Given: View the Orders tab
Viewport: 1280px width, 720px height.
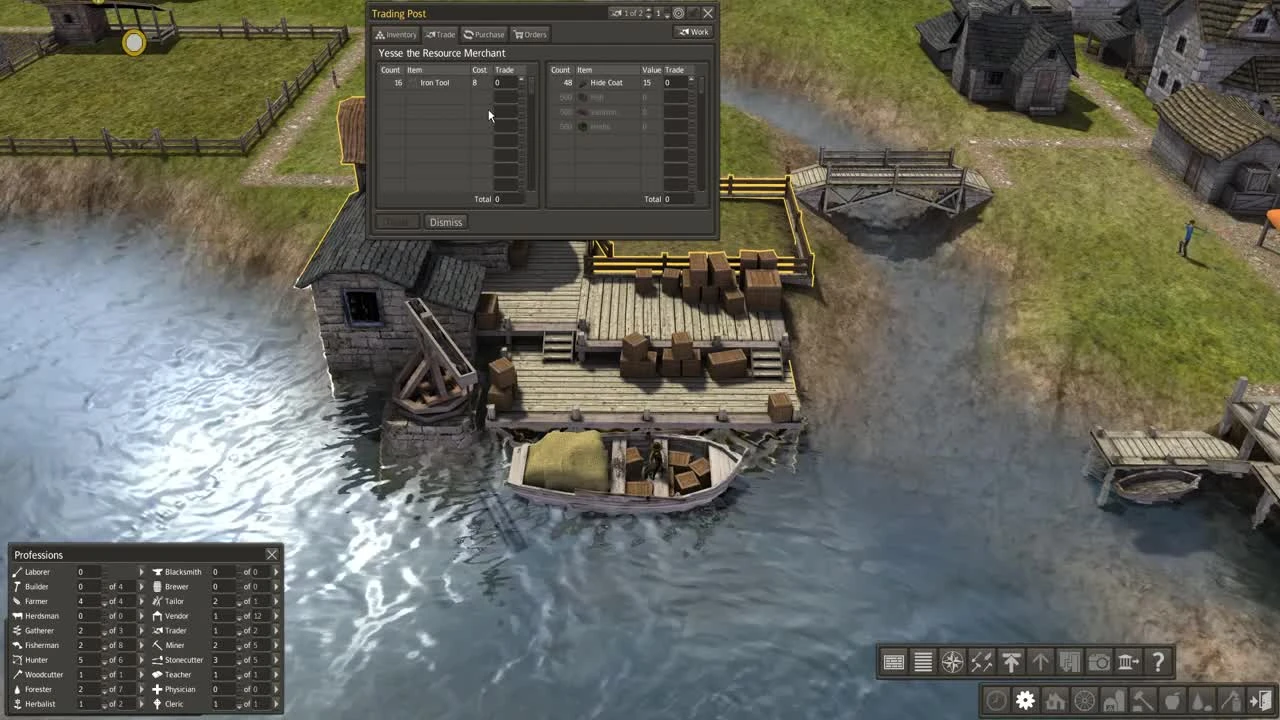Looking at the screenshot, I should tap(530, 34).
